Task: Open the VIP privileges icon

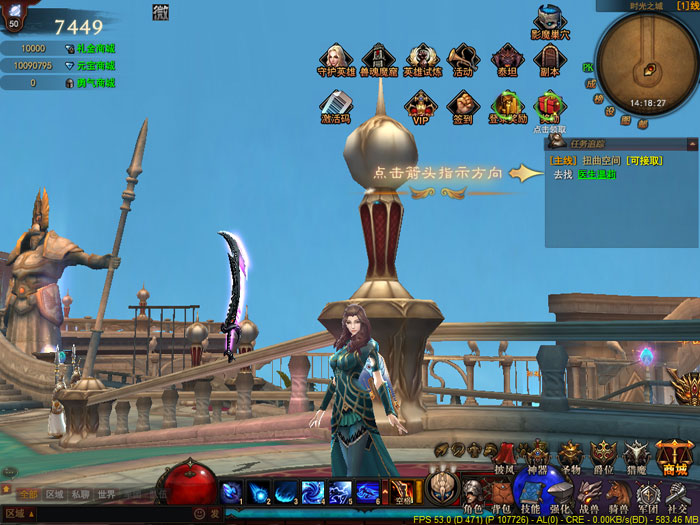Action: point(420,105)
